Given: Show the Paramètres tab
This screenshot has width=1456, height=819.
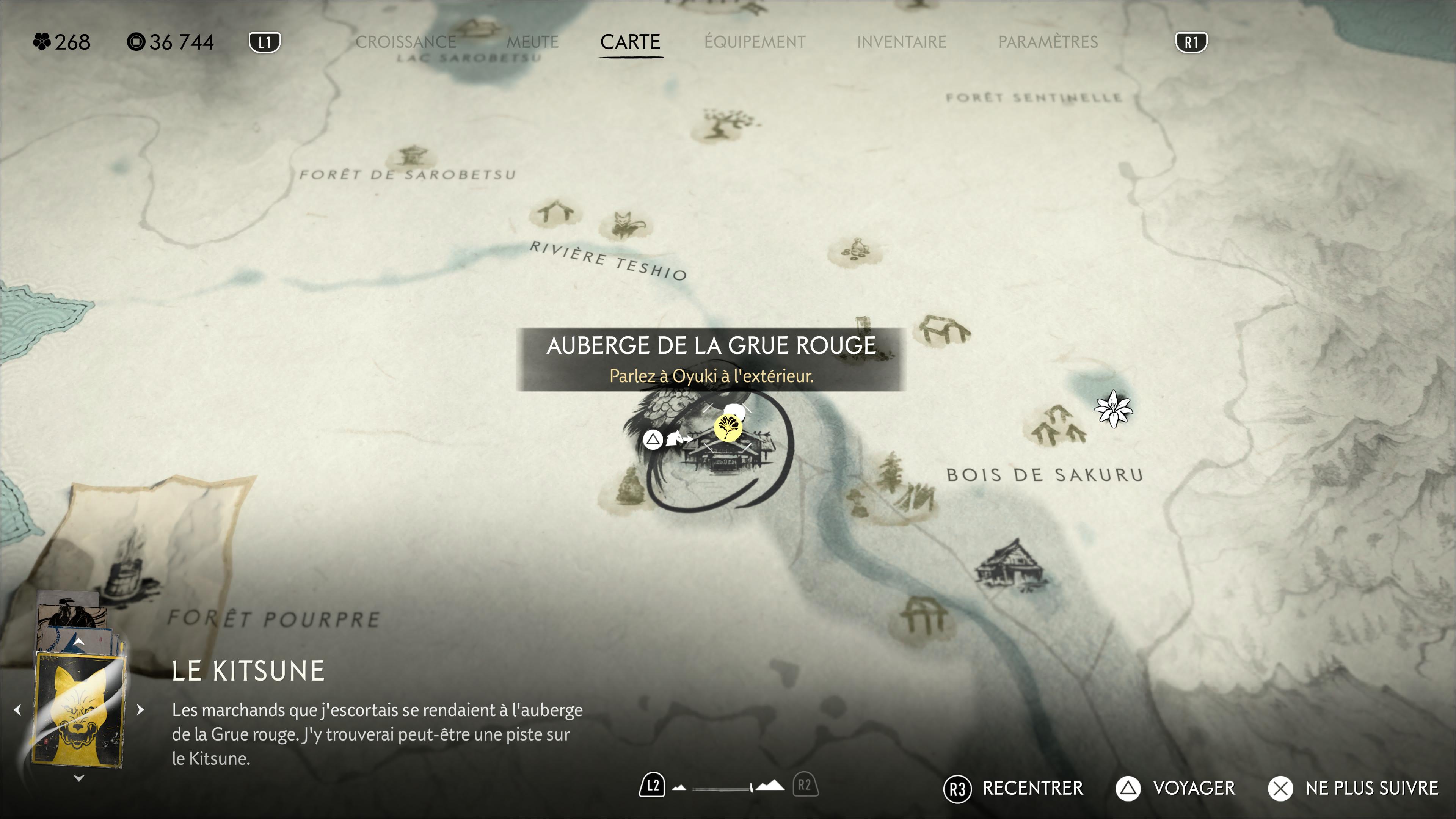Looking at the screenshot, I should pos(1047,42).
